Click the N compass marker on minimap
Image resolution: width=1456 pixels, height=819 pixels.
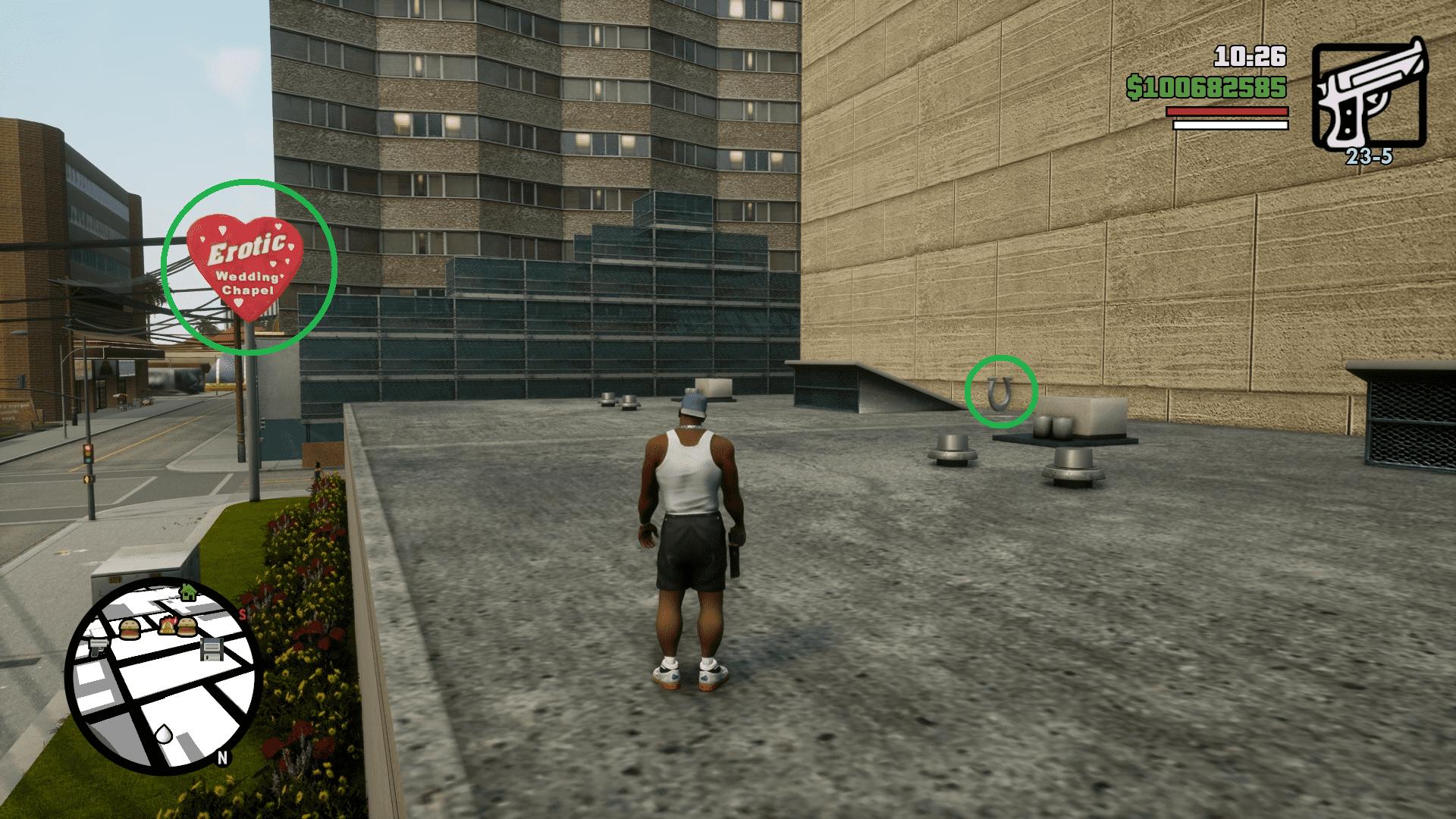(x=223, y=757)
